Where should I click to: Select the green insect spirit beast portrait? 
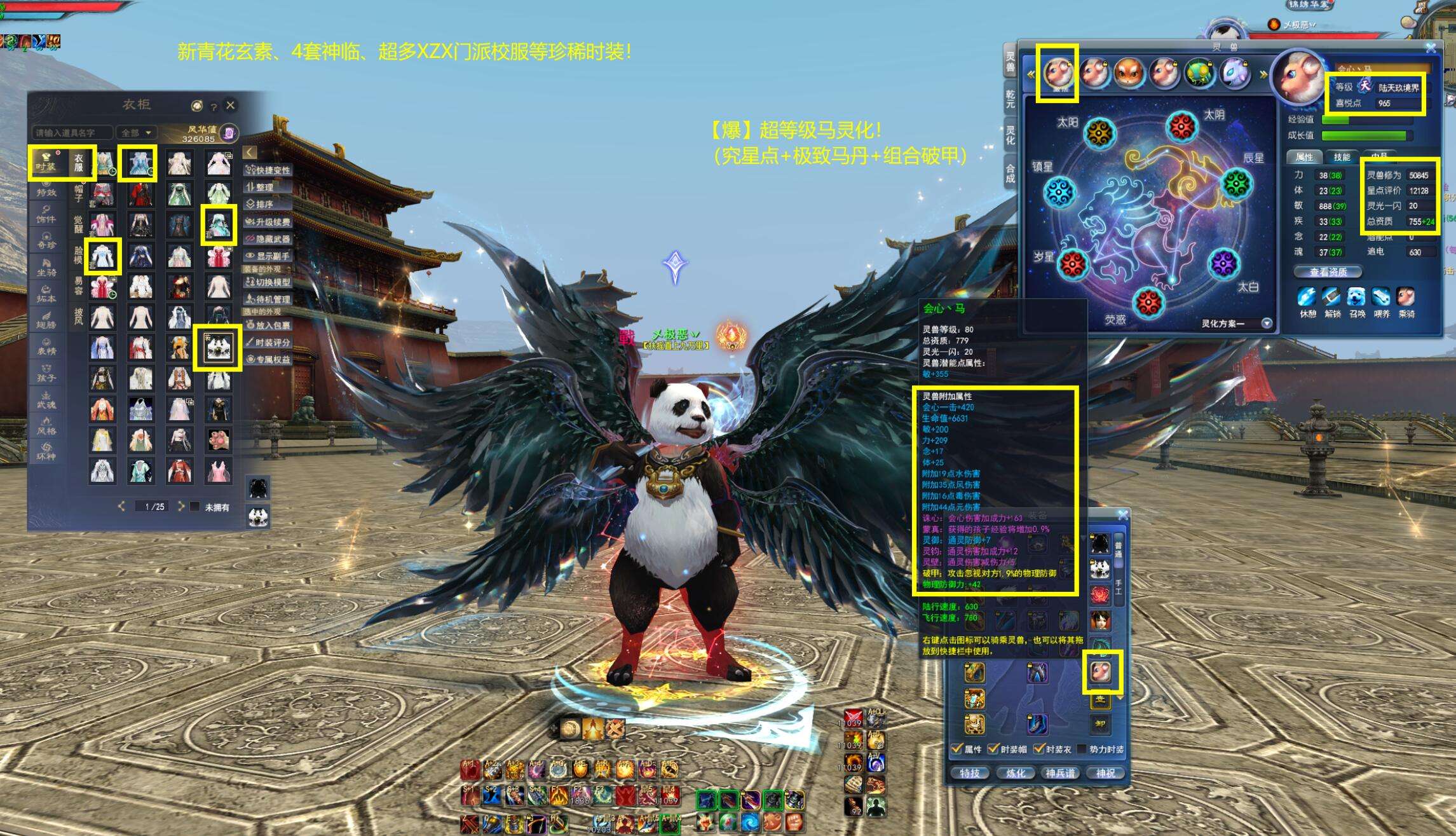pos(1199,73)
